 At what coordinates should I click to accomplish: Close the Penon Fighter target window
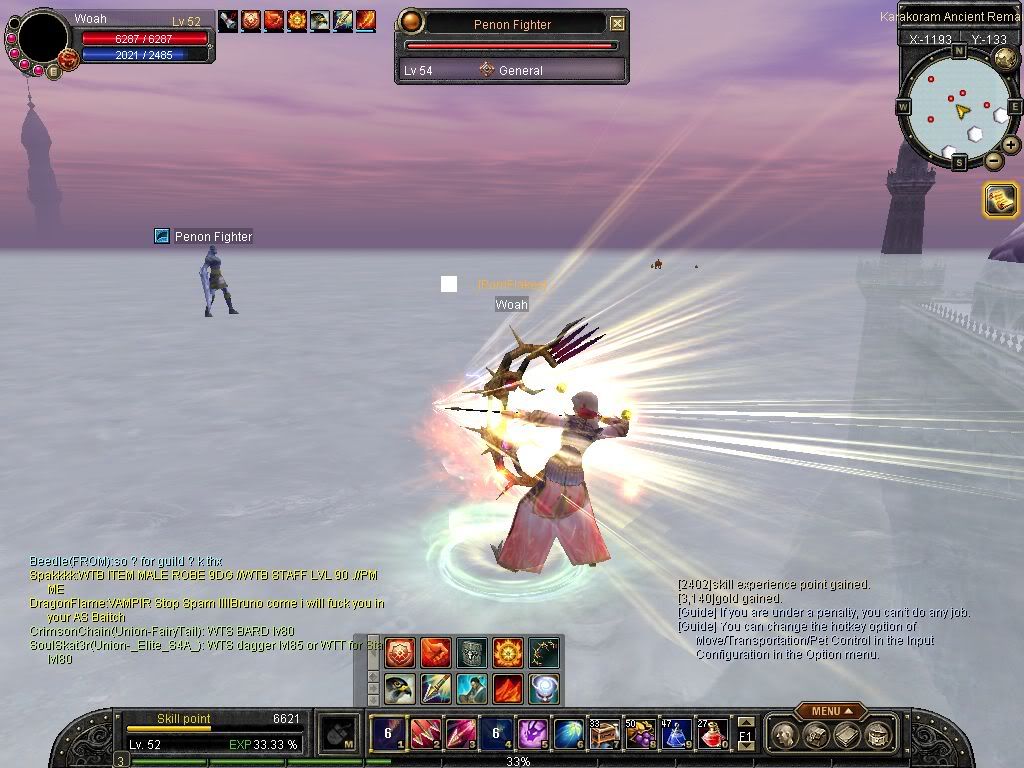[617, 23]
